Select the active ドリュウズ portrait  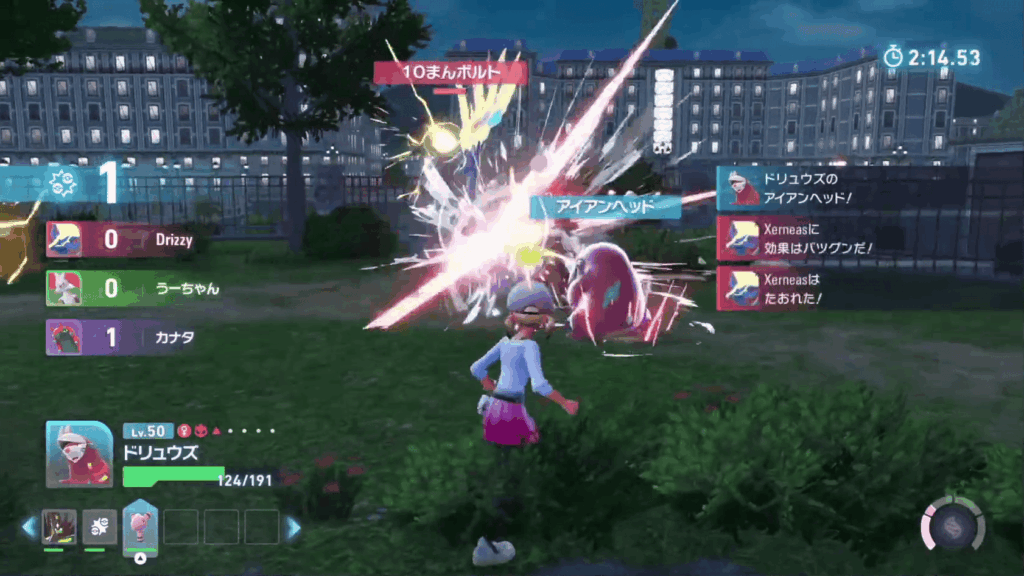point(79,454)
